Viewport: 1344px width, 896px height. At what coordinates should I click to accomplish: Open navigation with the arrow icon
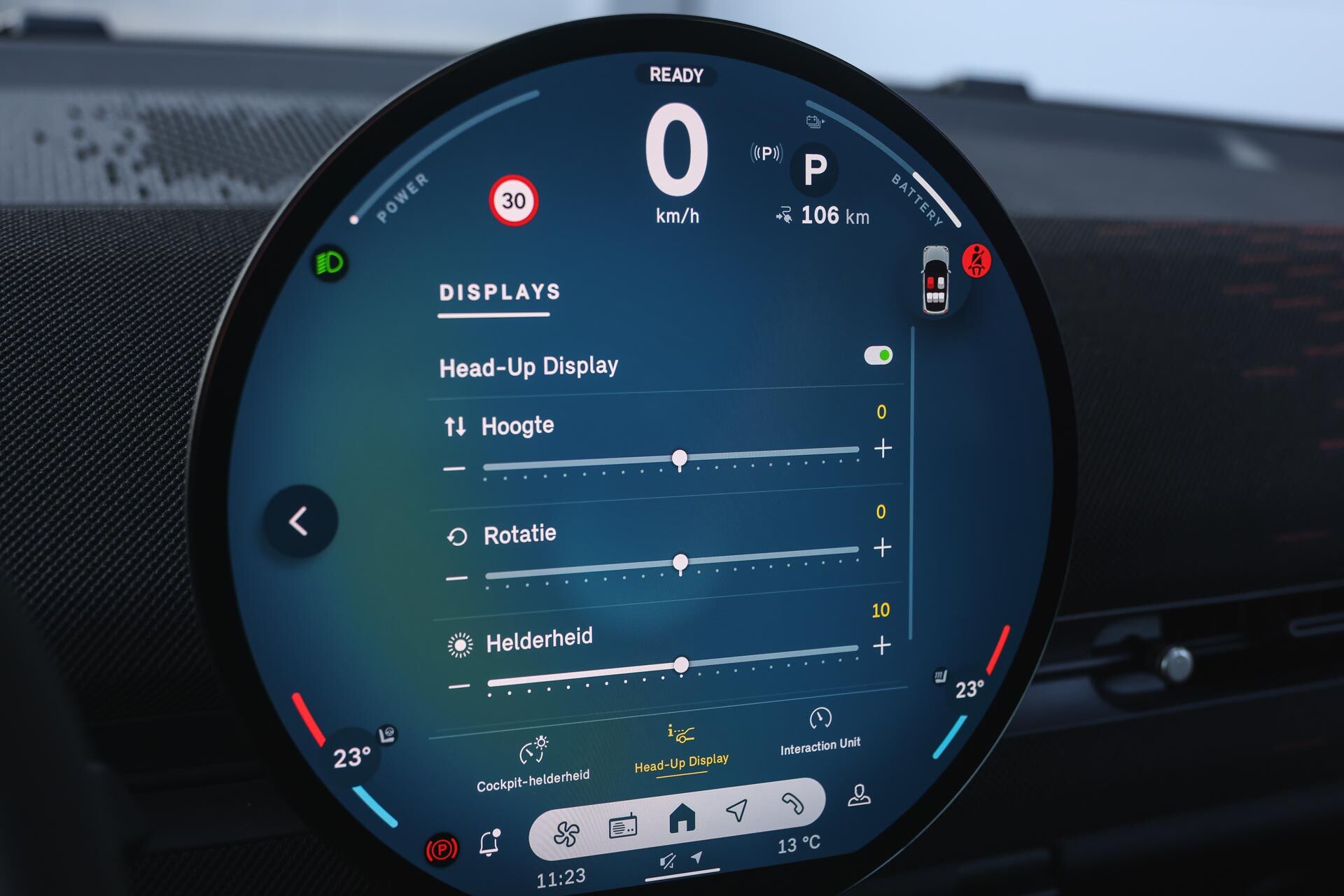pyautogui.click(x=736, y=810)
